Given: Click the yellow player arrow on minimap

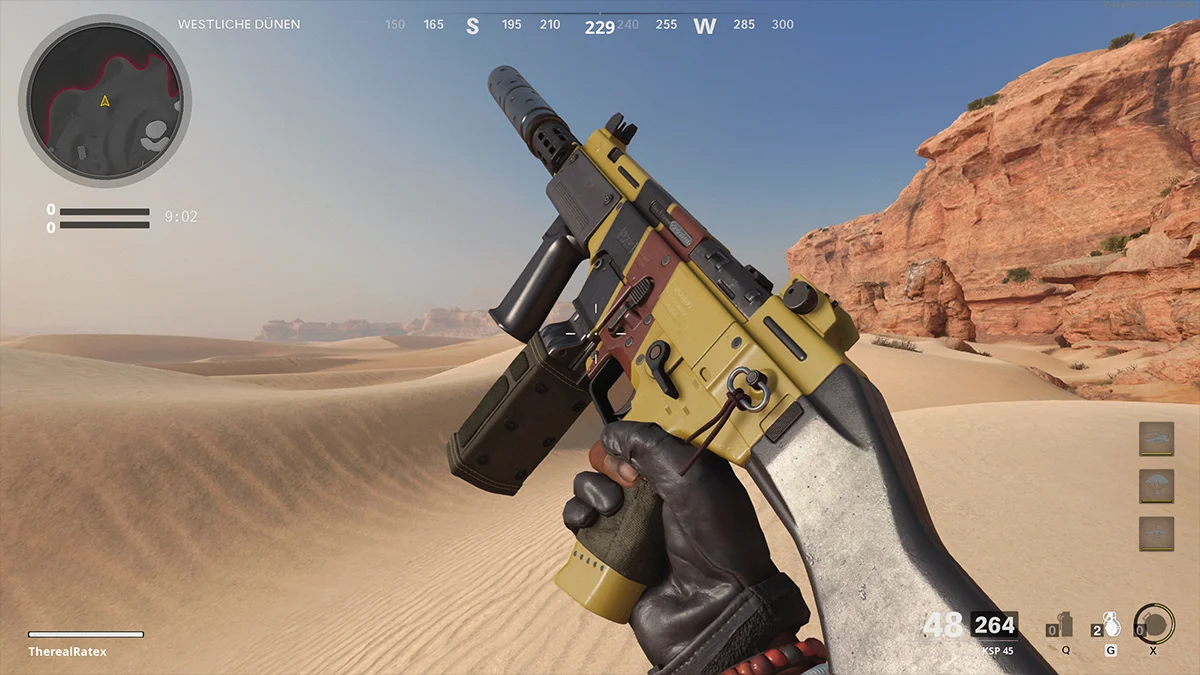Looking at the screenshot, I should tap(105, 101).
